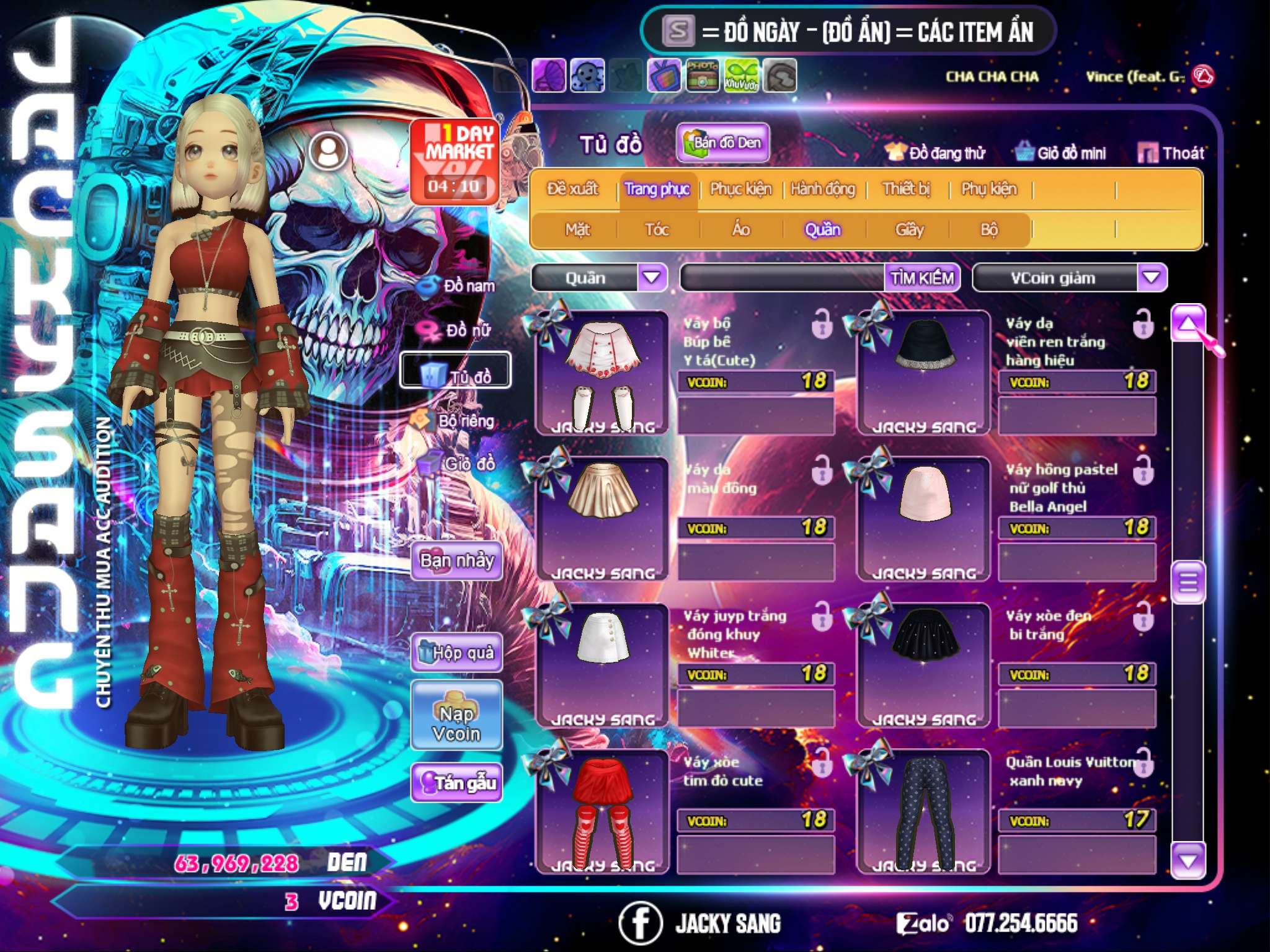Click the TÌM KIẾM search button
The image size is (1270, 952).
[x=922, y=278]
